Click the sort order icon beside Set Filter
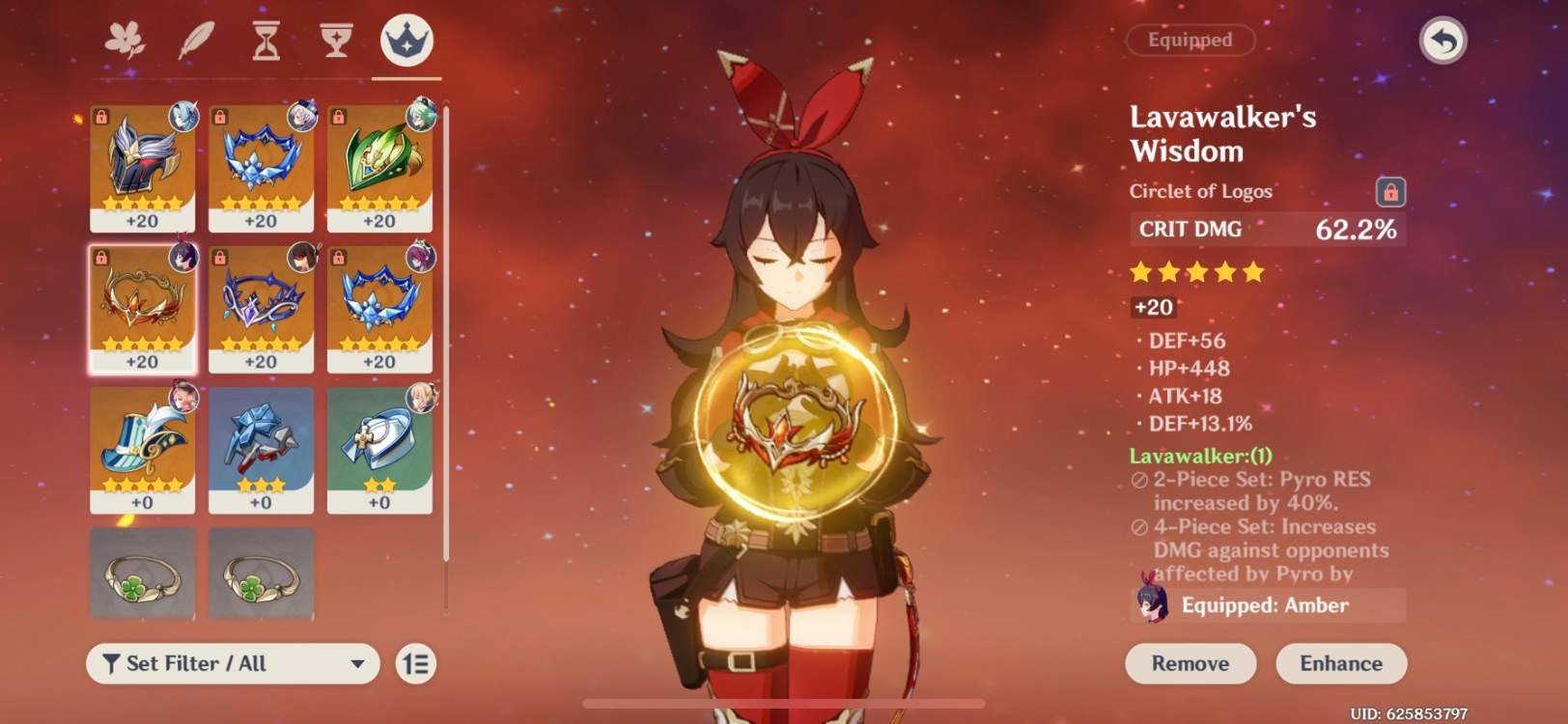This screenshot has width=1568, height=724. [413, 664]
